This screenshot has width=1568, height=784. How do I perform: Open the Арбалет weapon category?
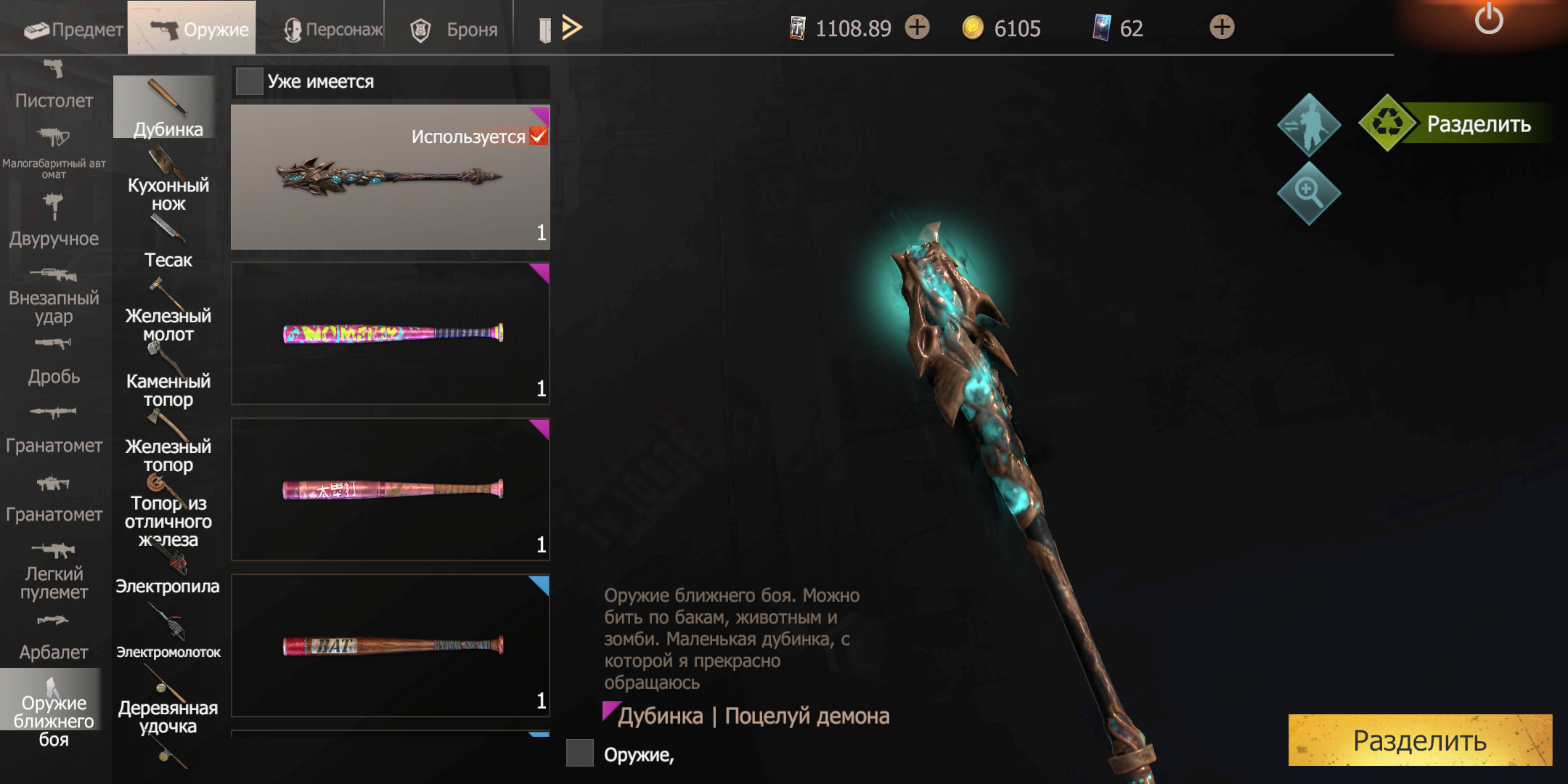click(54, 639)
